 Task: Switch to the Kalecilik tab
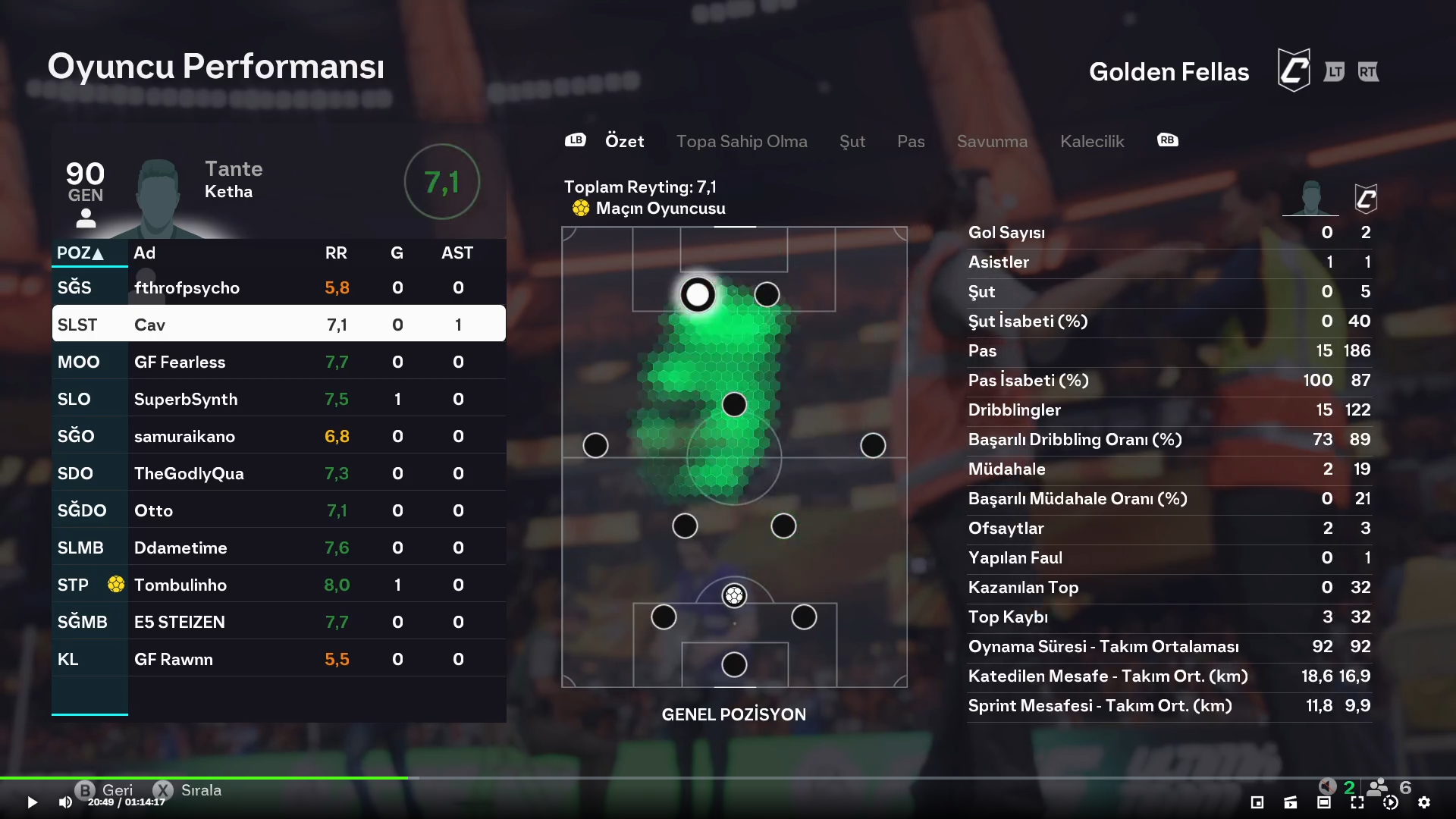[1091, 141]
